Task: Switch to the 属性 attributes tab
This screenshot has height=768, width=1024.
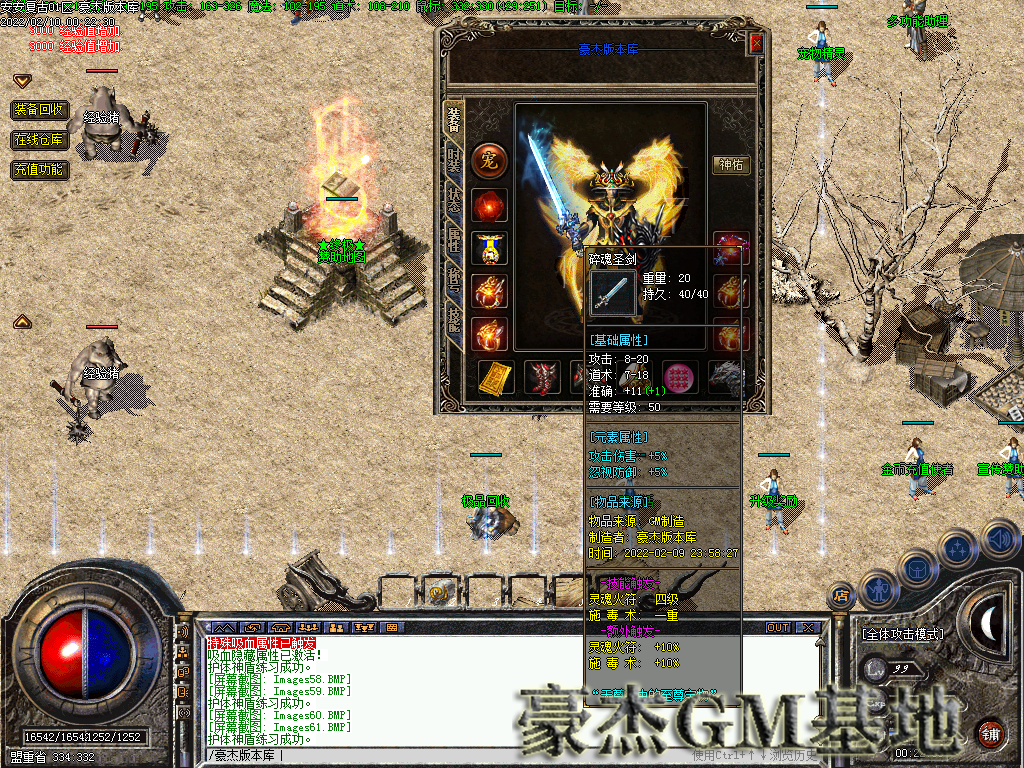Action: [454, 240]
